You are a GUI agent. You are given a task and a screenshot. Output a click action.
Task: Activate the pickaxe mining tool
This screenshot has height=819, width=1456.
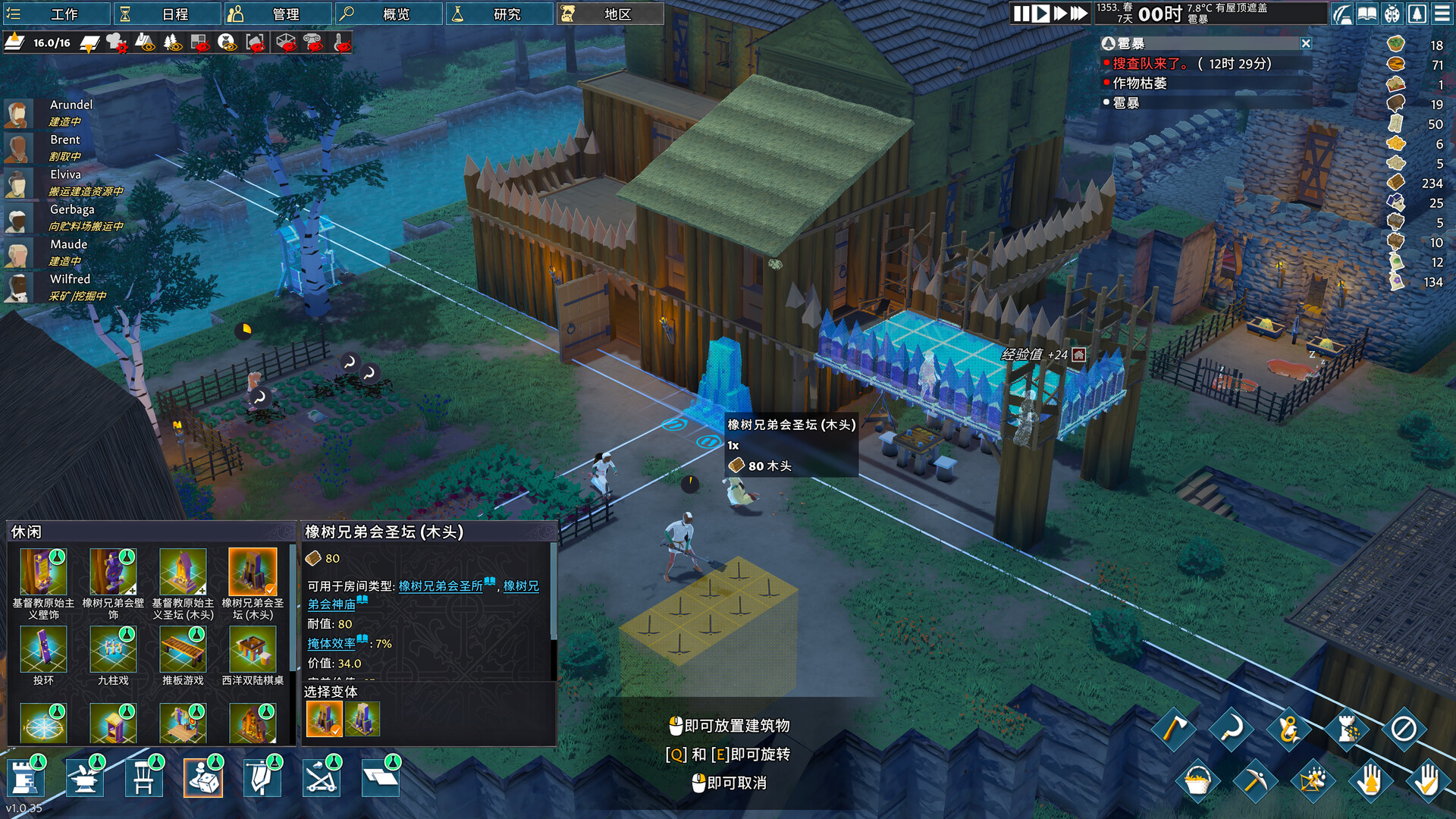pyautogui.click(x=1254, y=780)
